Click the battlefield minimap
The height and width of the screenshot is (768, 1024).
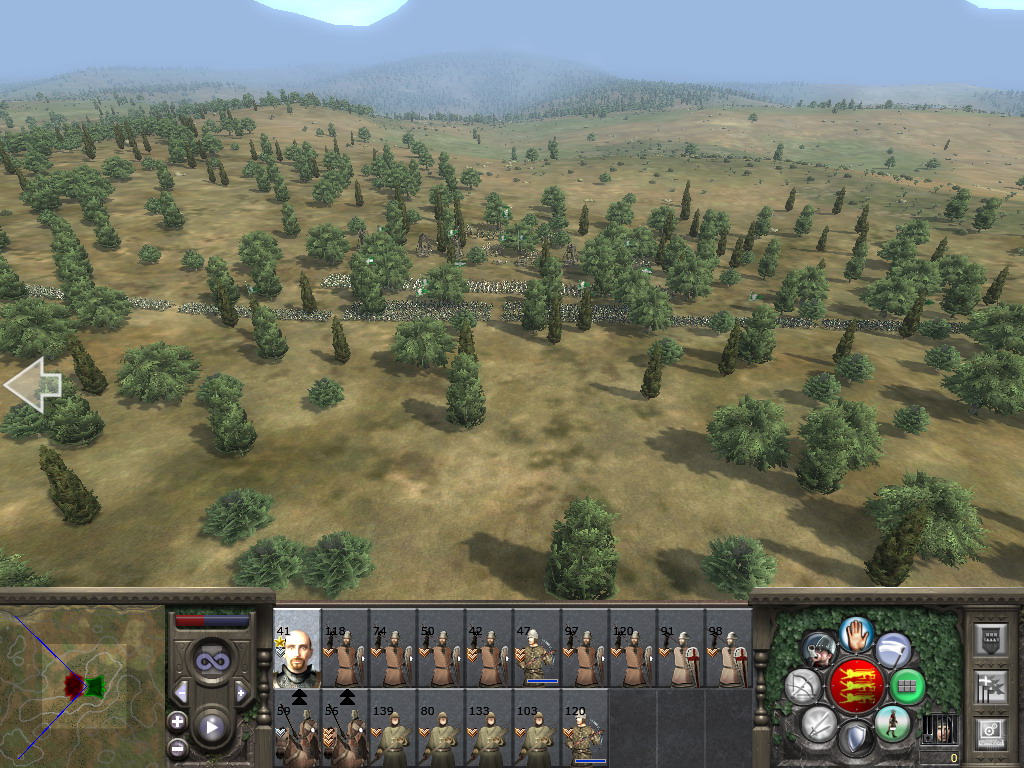[x=82, y=685]
